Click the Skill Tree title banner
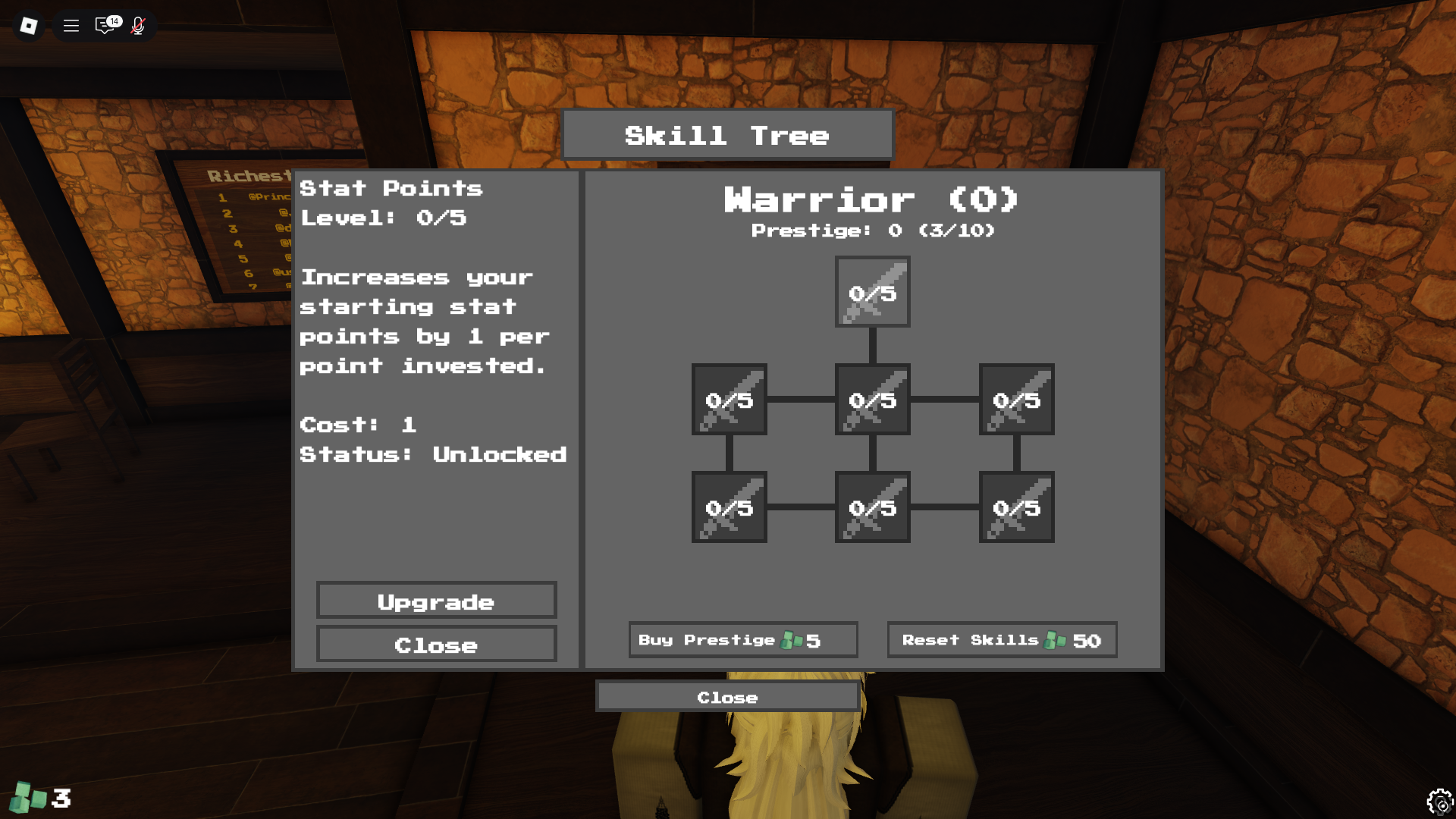The height and width of the screenshot is (819, 1456). pos(726,134)
